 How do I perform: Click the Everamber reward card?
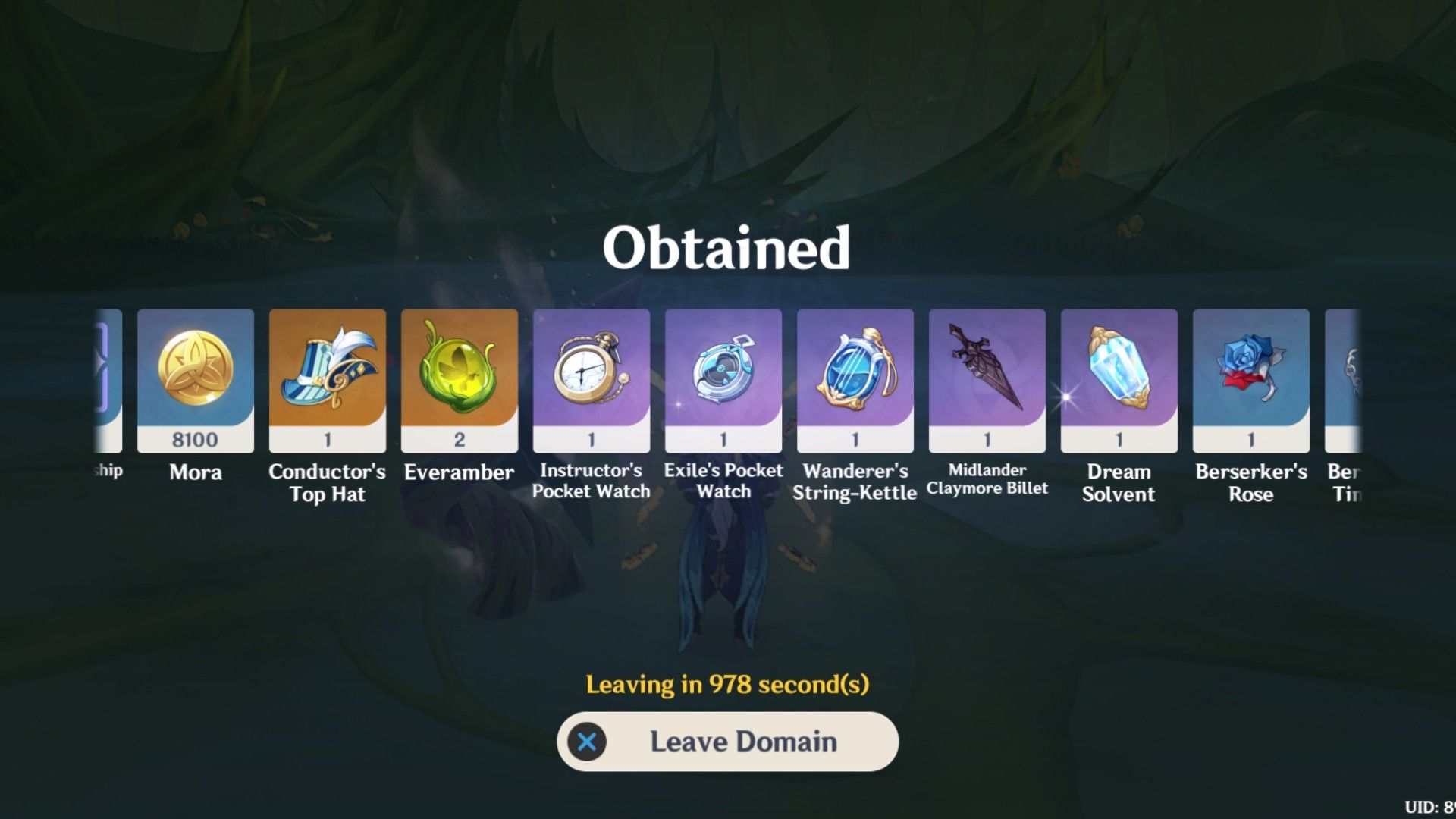pyautogui.click(x=459, y=379)
